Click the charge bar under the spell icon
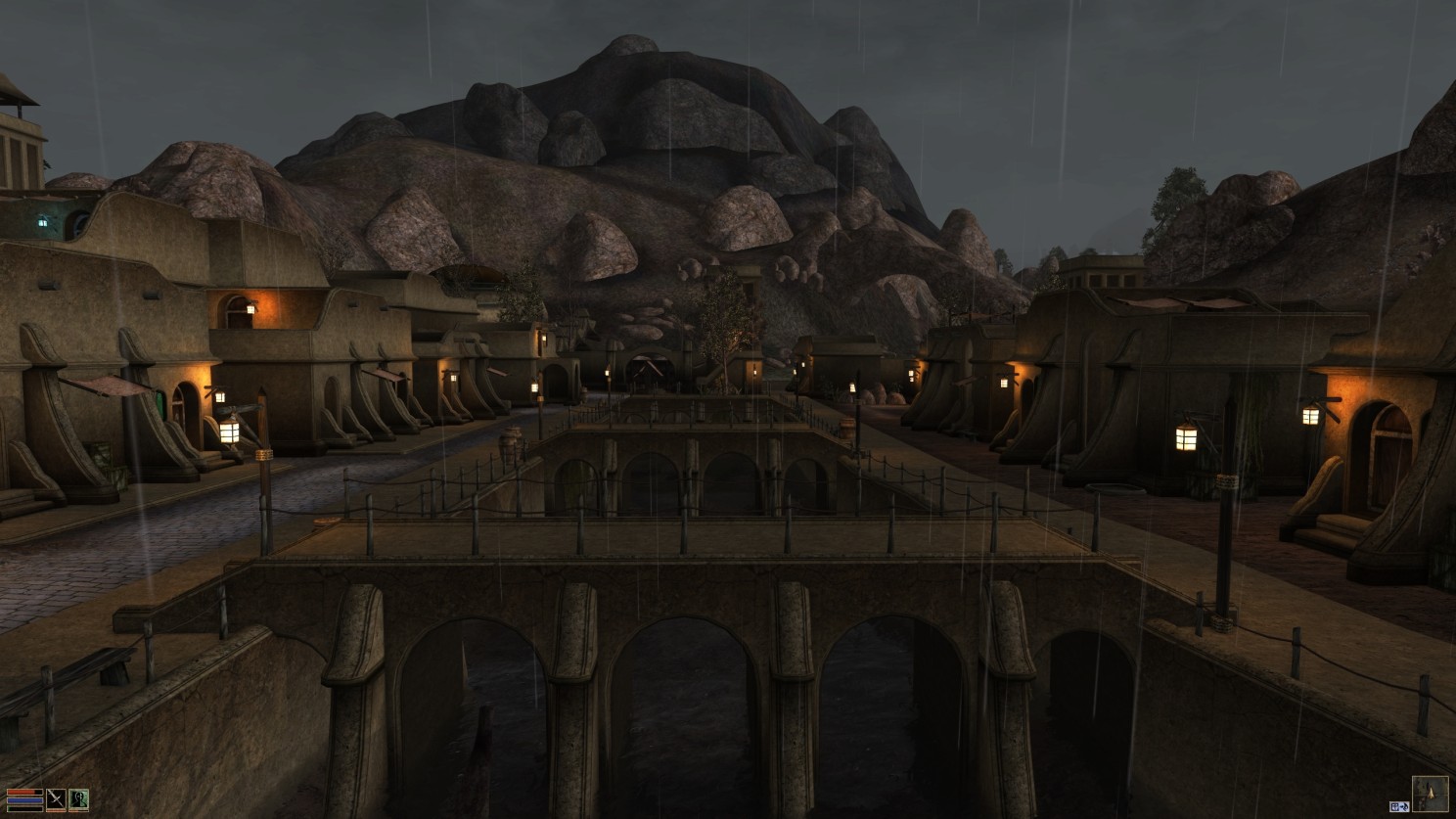 pyautogui.click(x=78, y=811)
